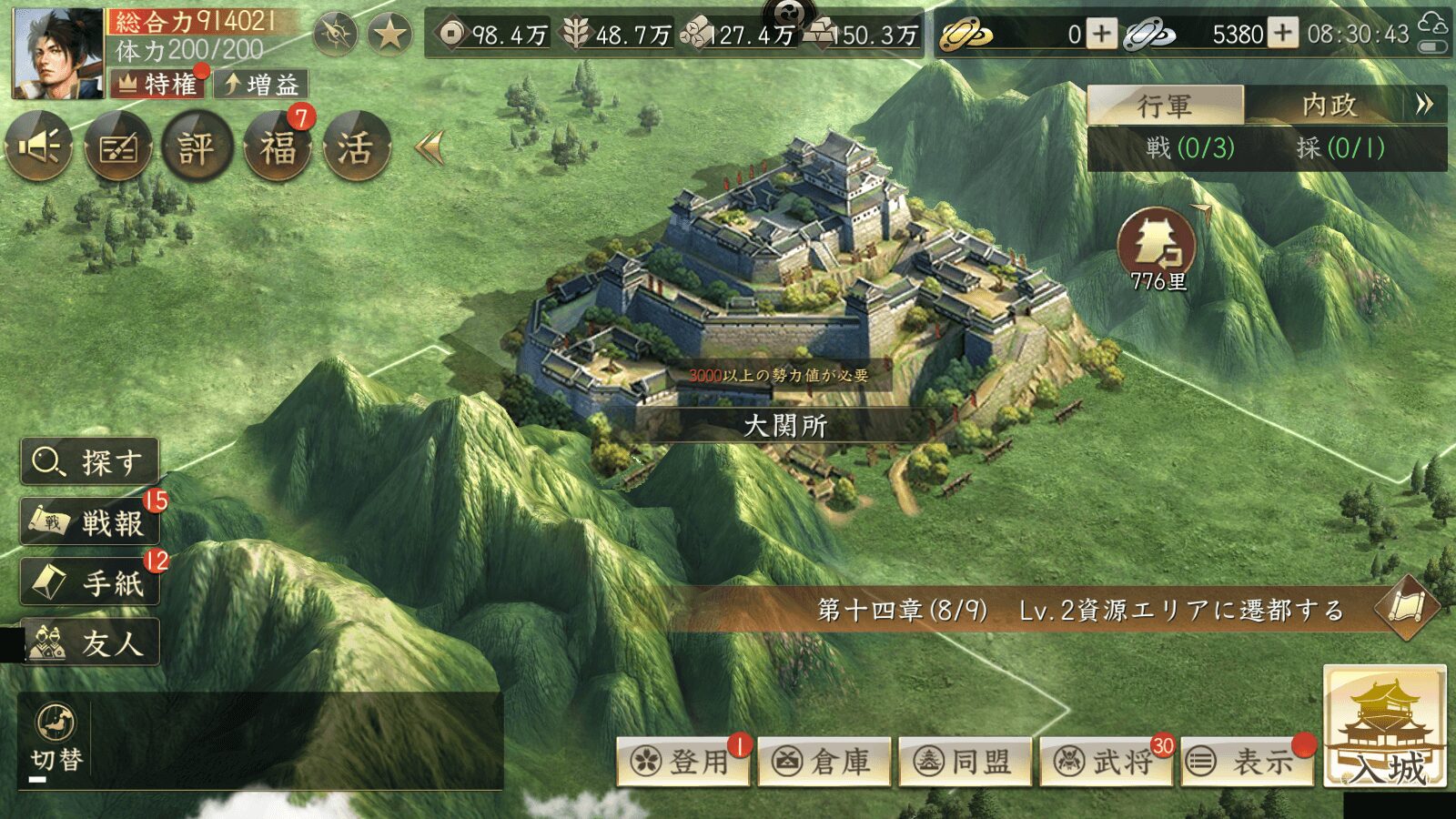Open the 福 bonus icon
Image resolution: width=1456 pixels, height=819 pixels.
click(278, 147)
